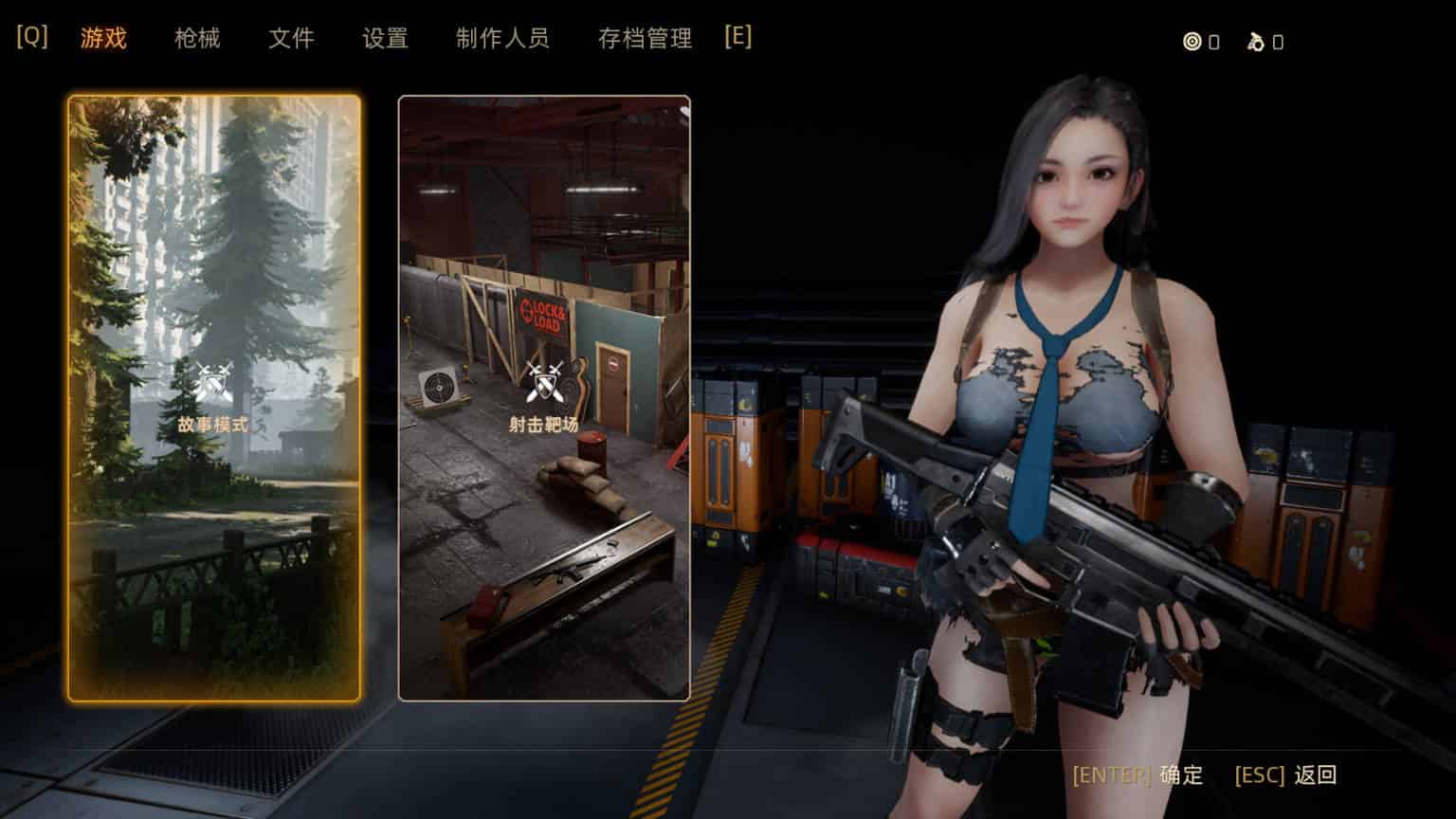Open the 设置 tab
The width and height of the screenshot is (1456, 819).
pos(385,39)
